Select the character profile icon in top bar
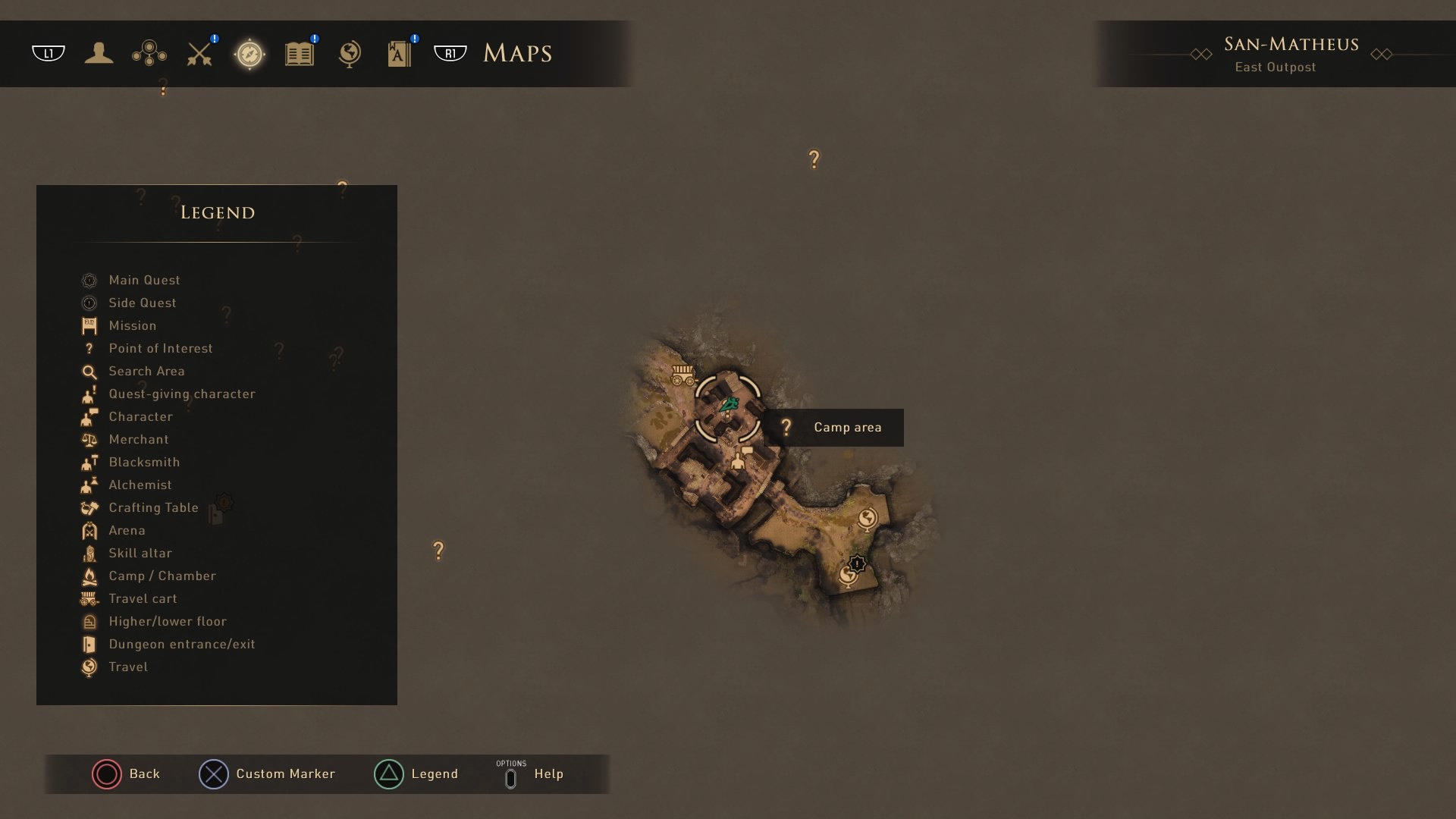 99,53
